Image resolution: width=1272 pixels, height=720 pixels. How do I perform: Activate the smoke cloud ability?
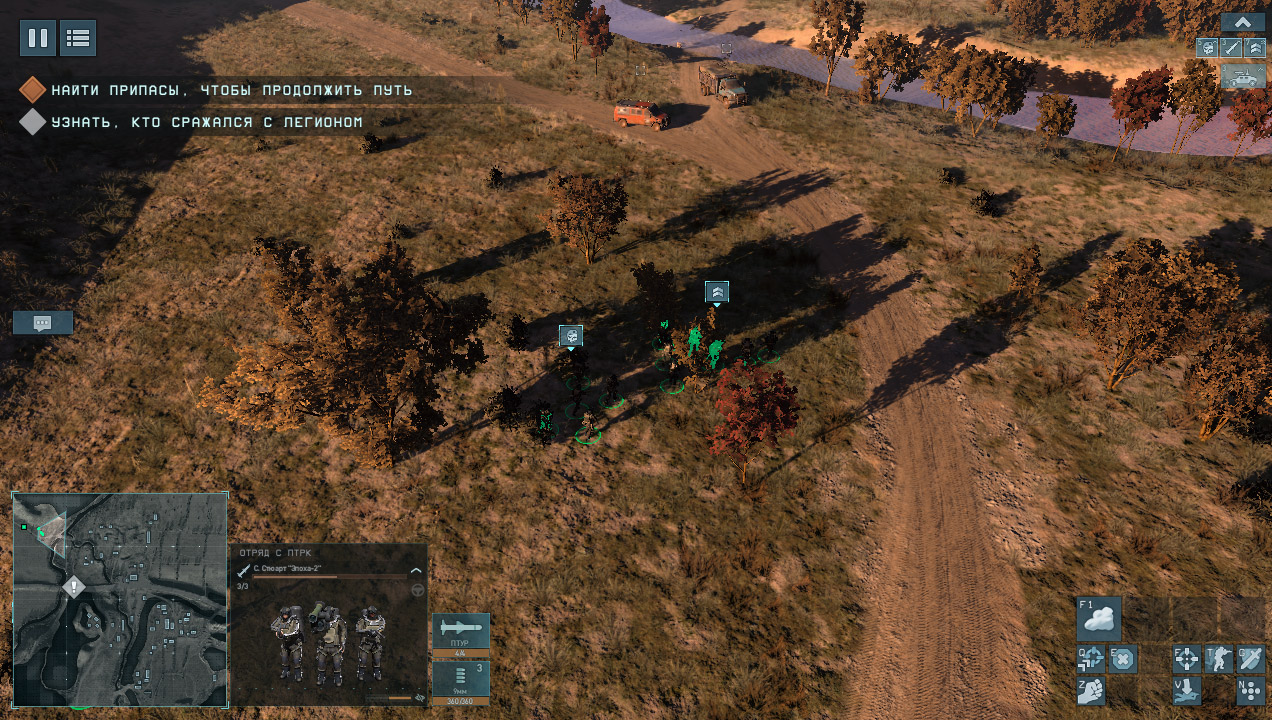[x=1099, y=619]
